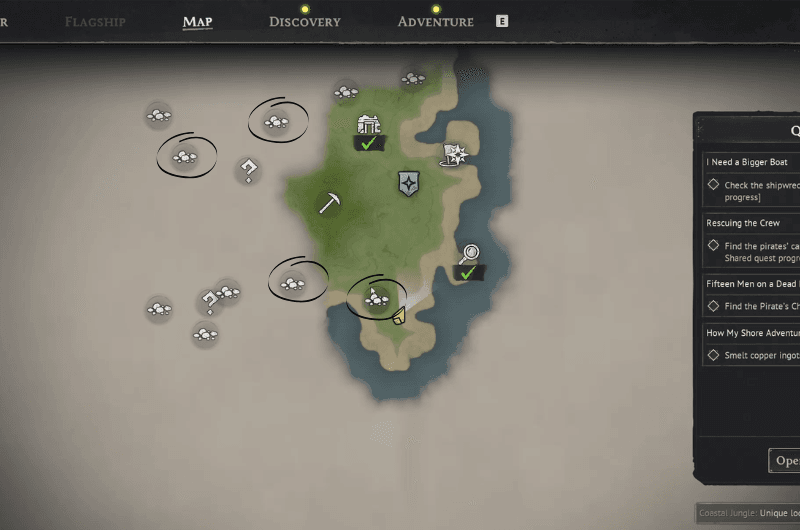Image resolution: width=800 pixels, height=530 pixels.
Task: Go to the Adventure tab
Action: pyautogui.click(x=435, y=21)
